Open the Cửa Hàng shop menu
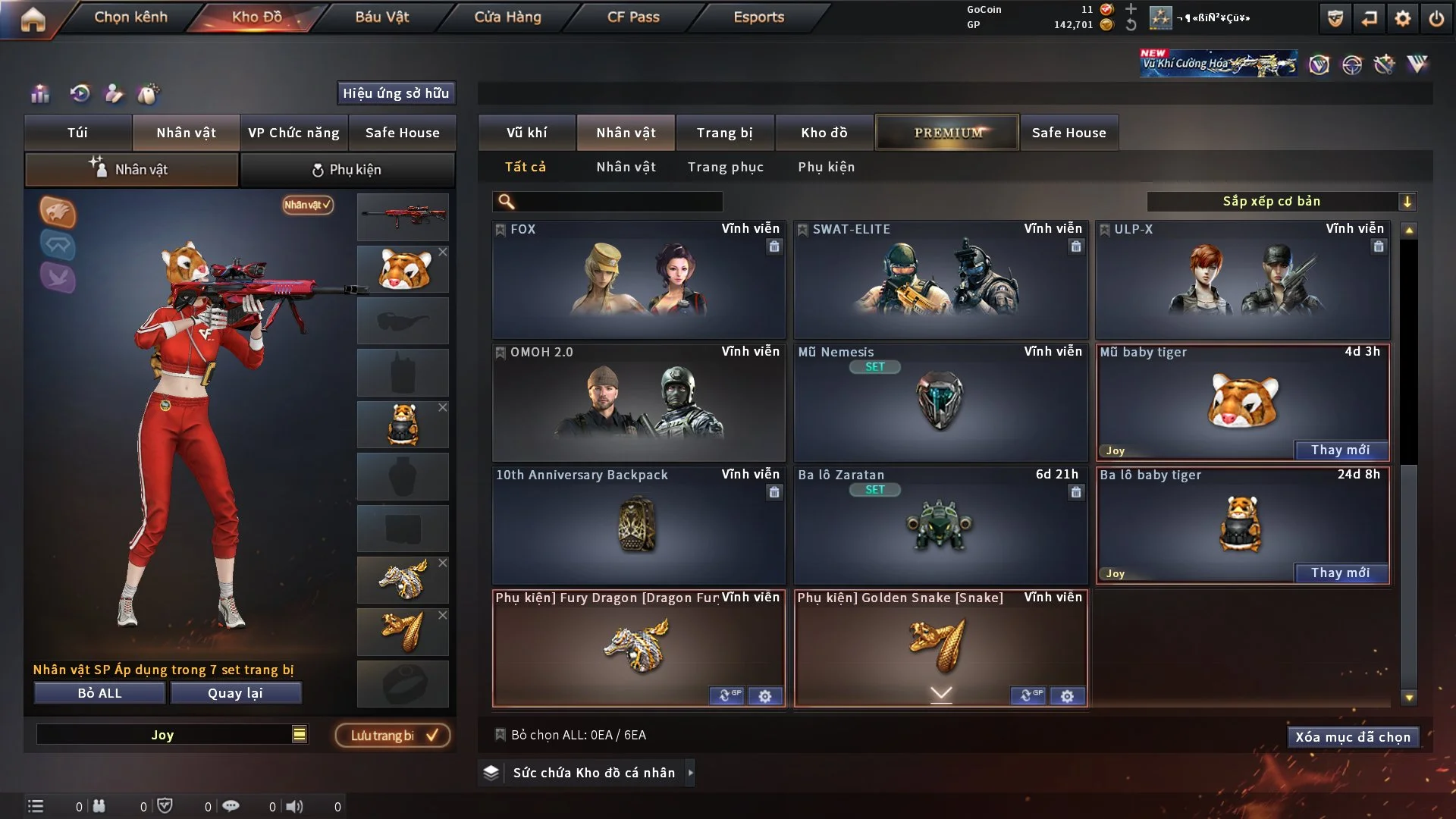This screenshot has width=1456, height=819. coord(507,17)
